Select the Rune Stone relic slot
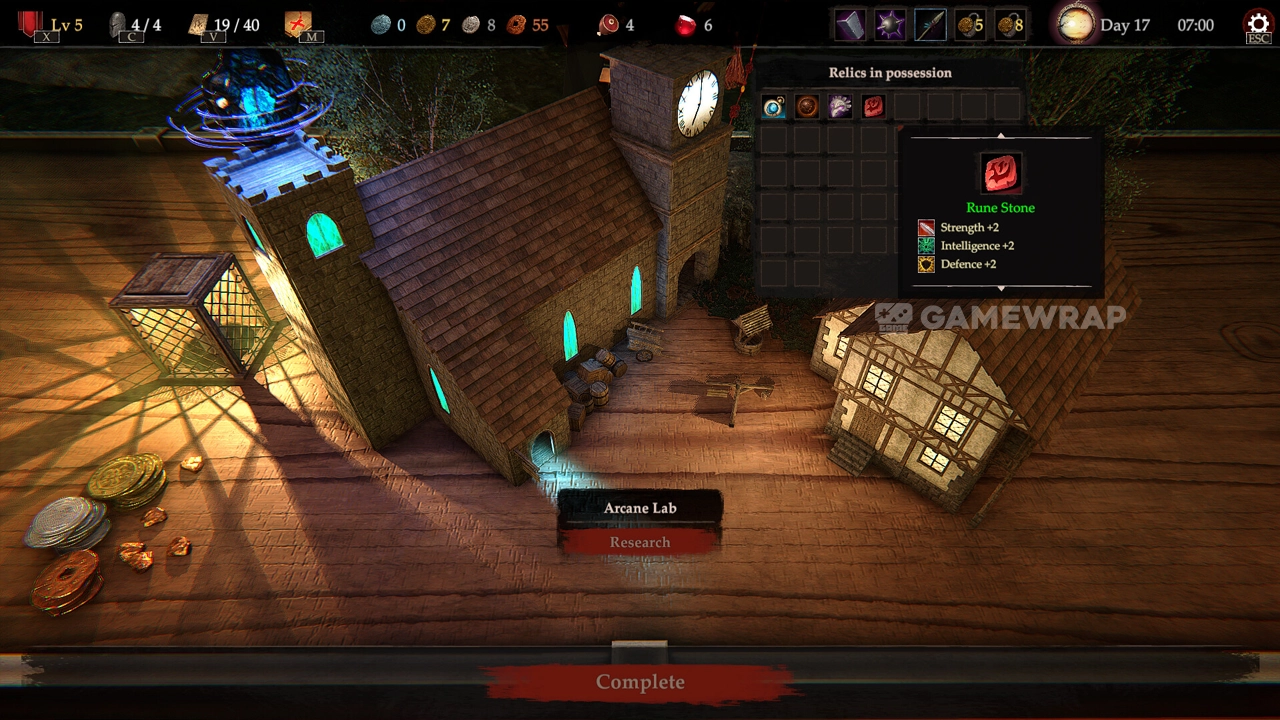Image resolution: width=1280 pixels, height=720 pixels. pyautogui.click(x=874, y=106)
